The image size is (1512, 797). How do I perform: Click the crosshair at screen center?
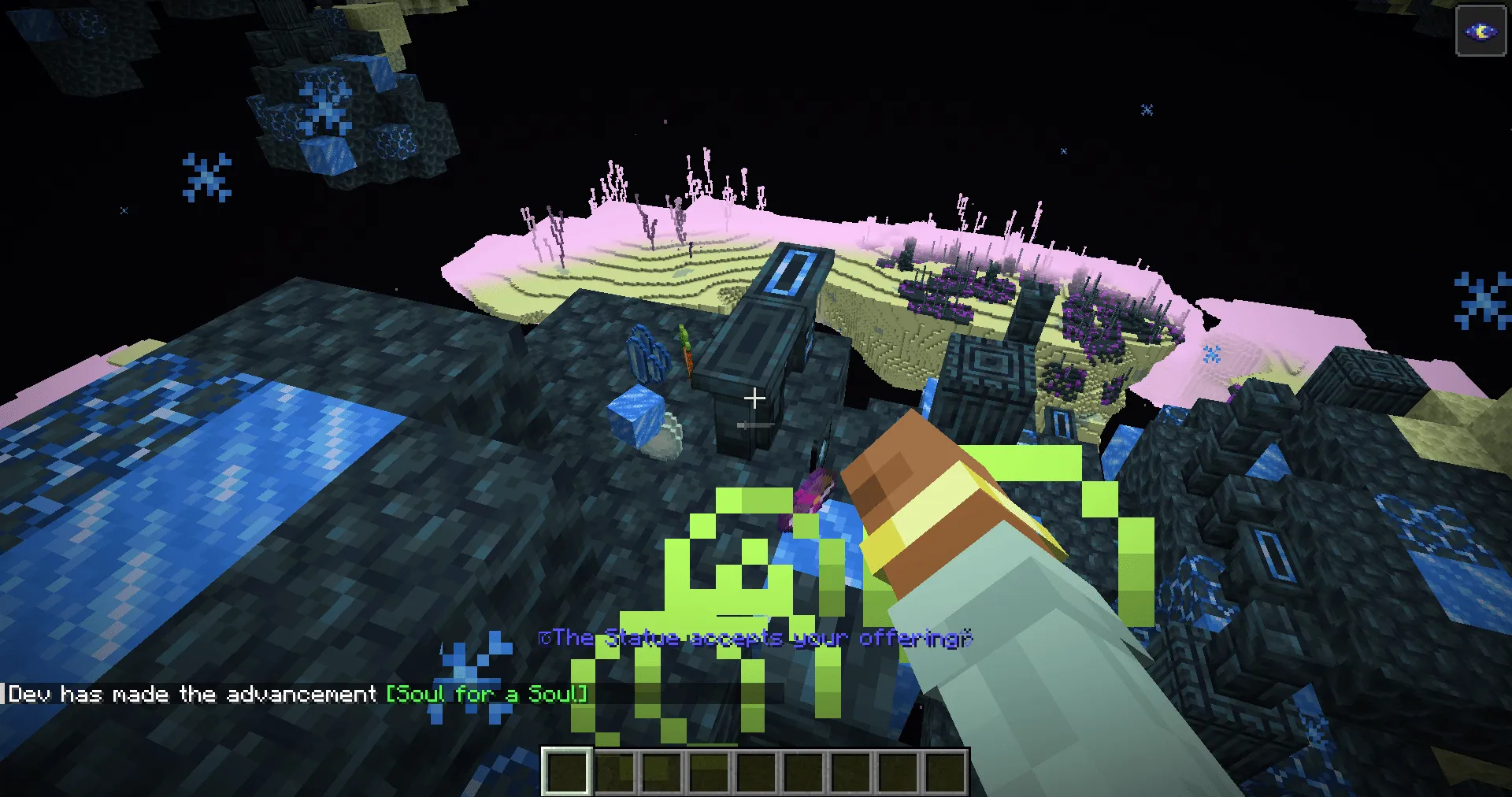754,398
